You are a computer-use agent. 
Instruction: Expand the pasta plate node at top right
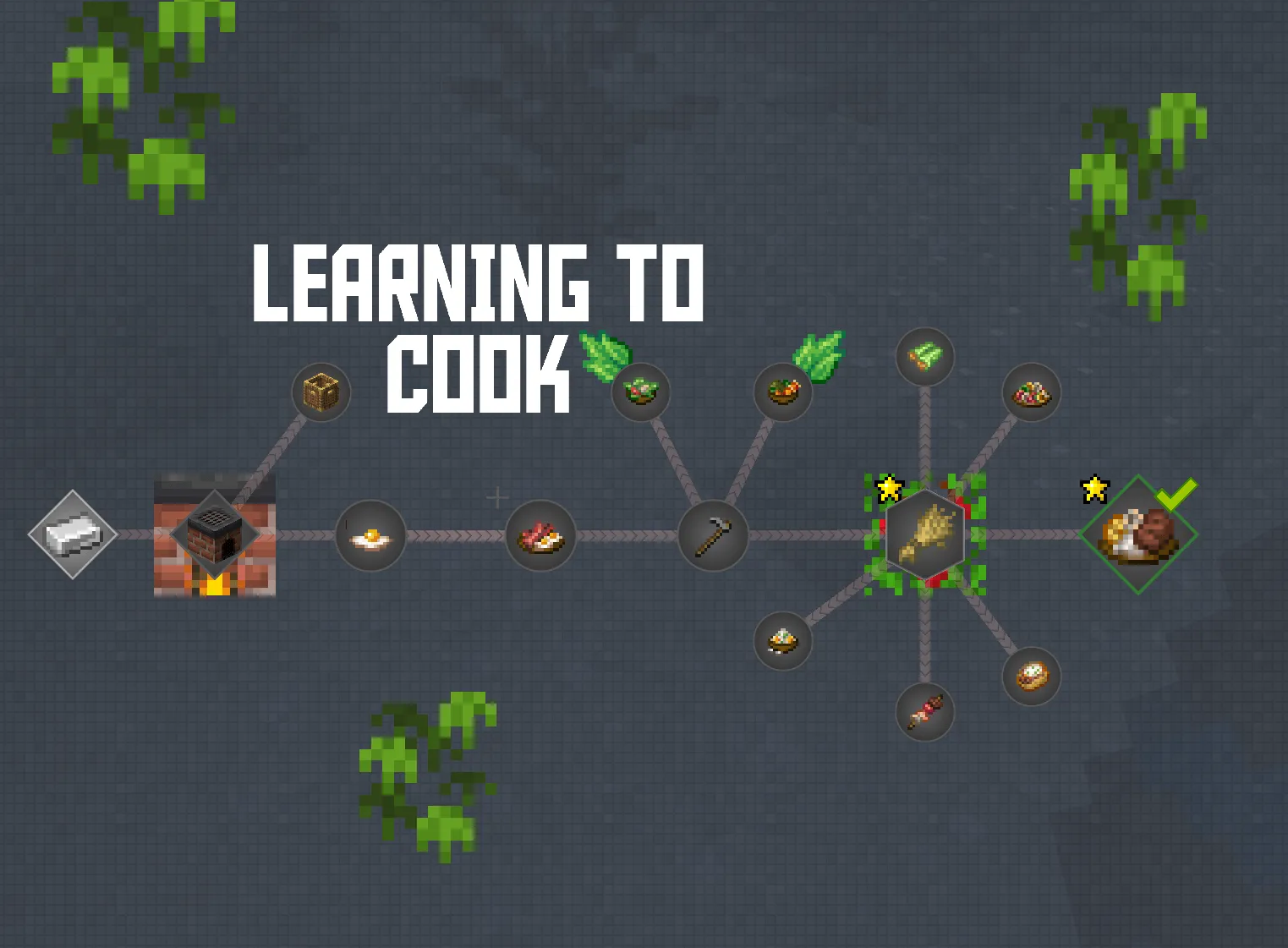1032,391
